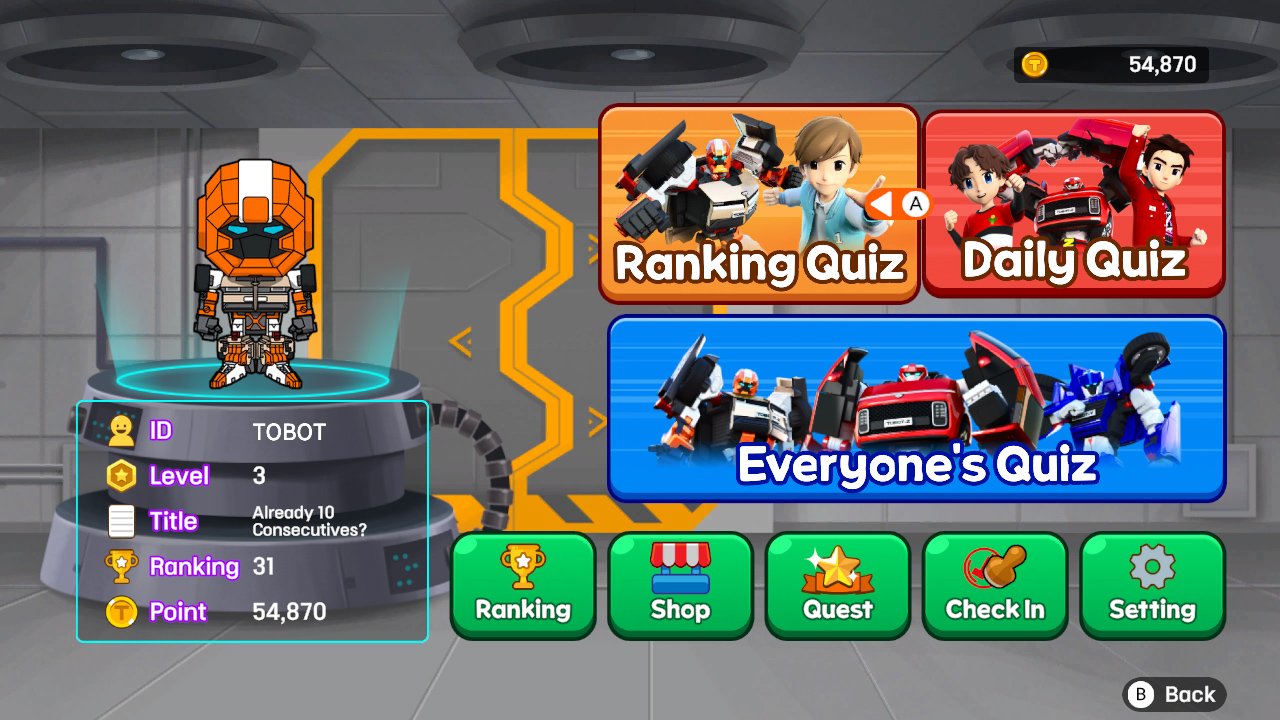Viewport: 1280px width, 720px height.
Task: Select the B Back button
Action: click(x=1175, y=694)
